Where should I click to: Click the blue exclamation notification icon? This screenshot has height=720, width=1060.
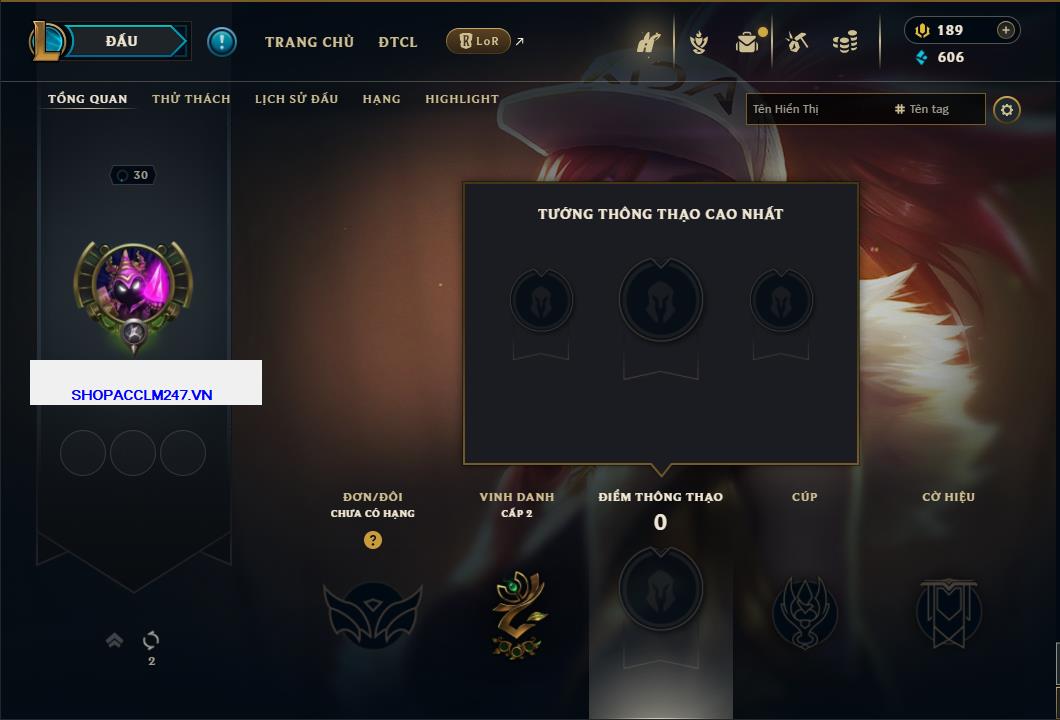click(222, 41)
